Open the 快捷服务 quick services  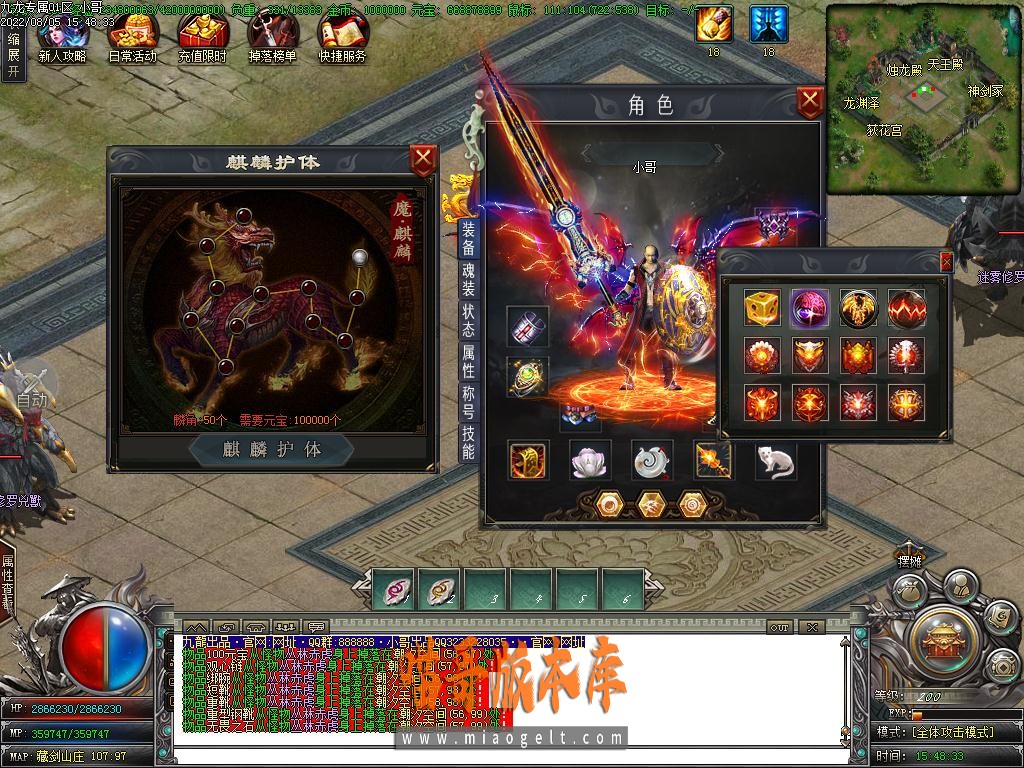click(x=342, y=40)
